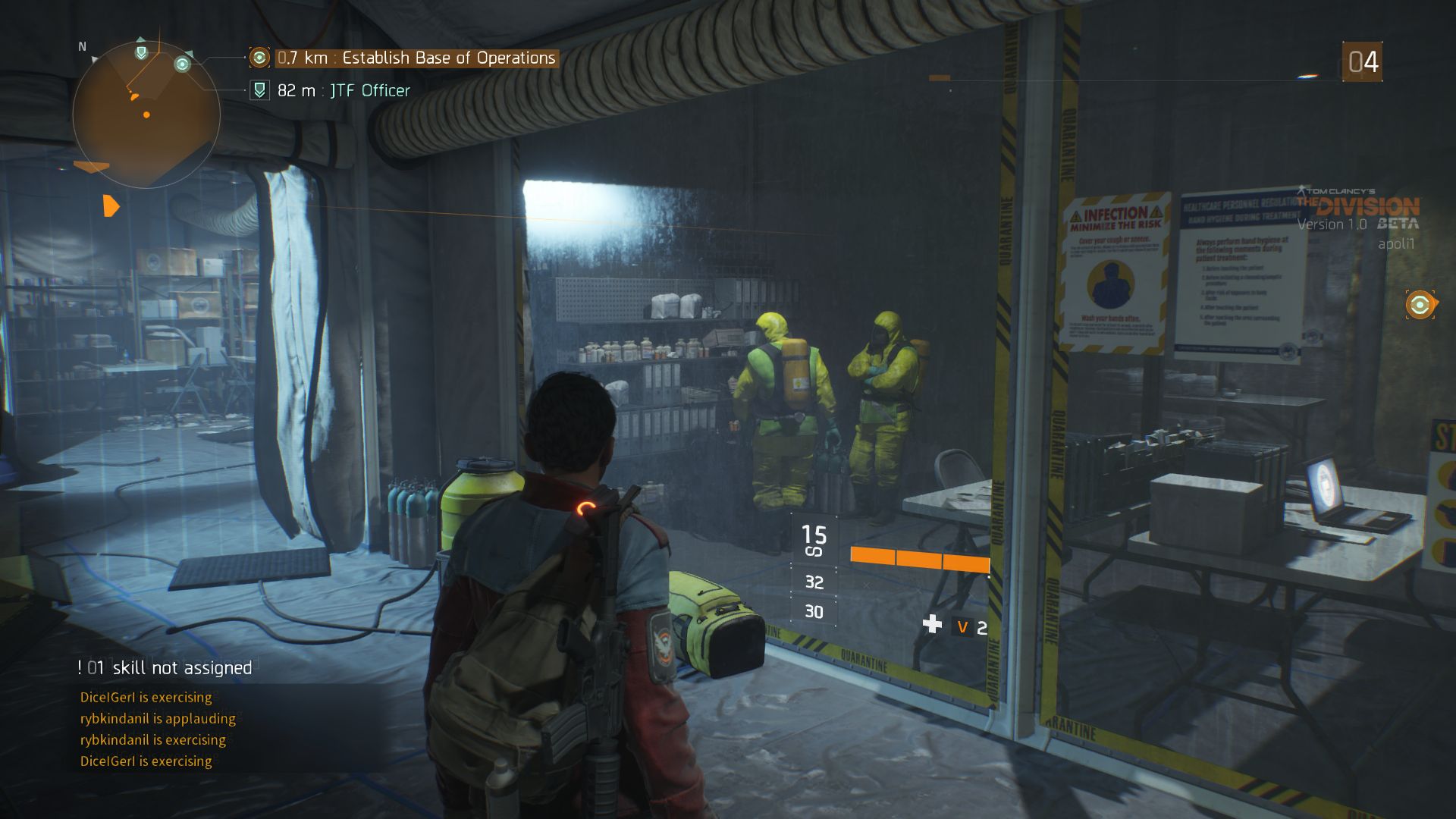Select the Establish Base of Operations objective
Viewport: 1456px width, 819px height.
coord(416,58)
